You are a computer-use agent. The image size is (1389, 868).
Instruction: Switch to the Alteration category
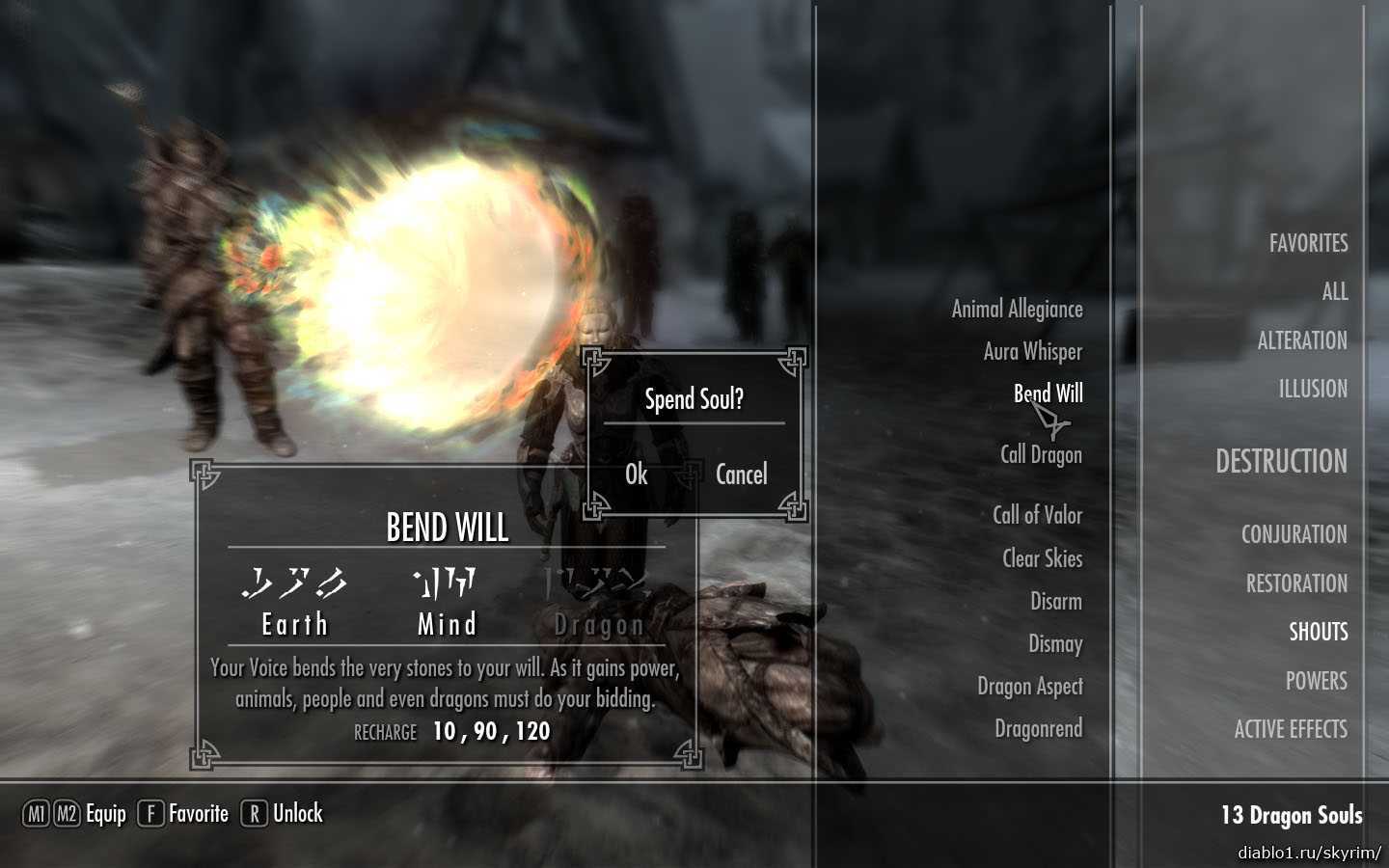coord(1301,340)
